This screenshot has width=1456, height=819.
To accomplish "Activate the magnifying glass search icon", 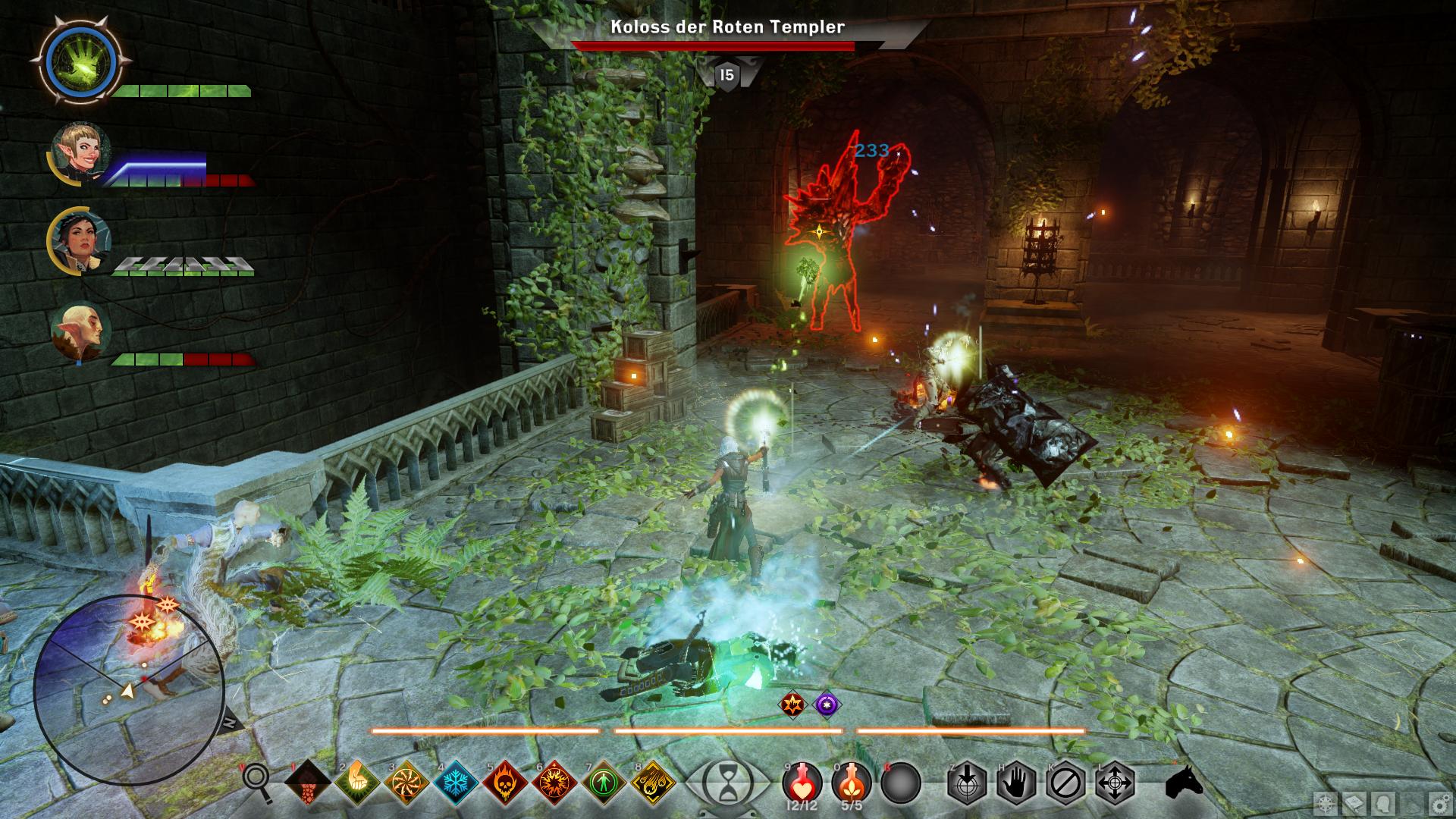I will pos(256,781).
